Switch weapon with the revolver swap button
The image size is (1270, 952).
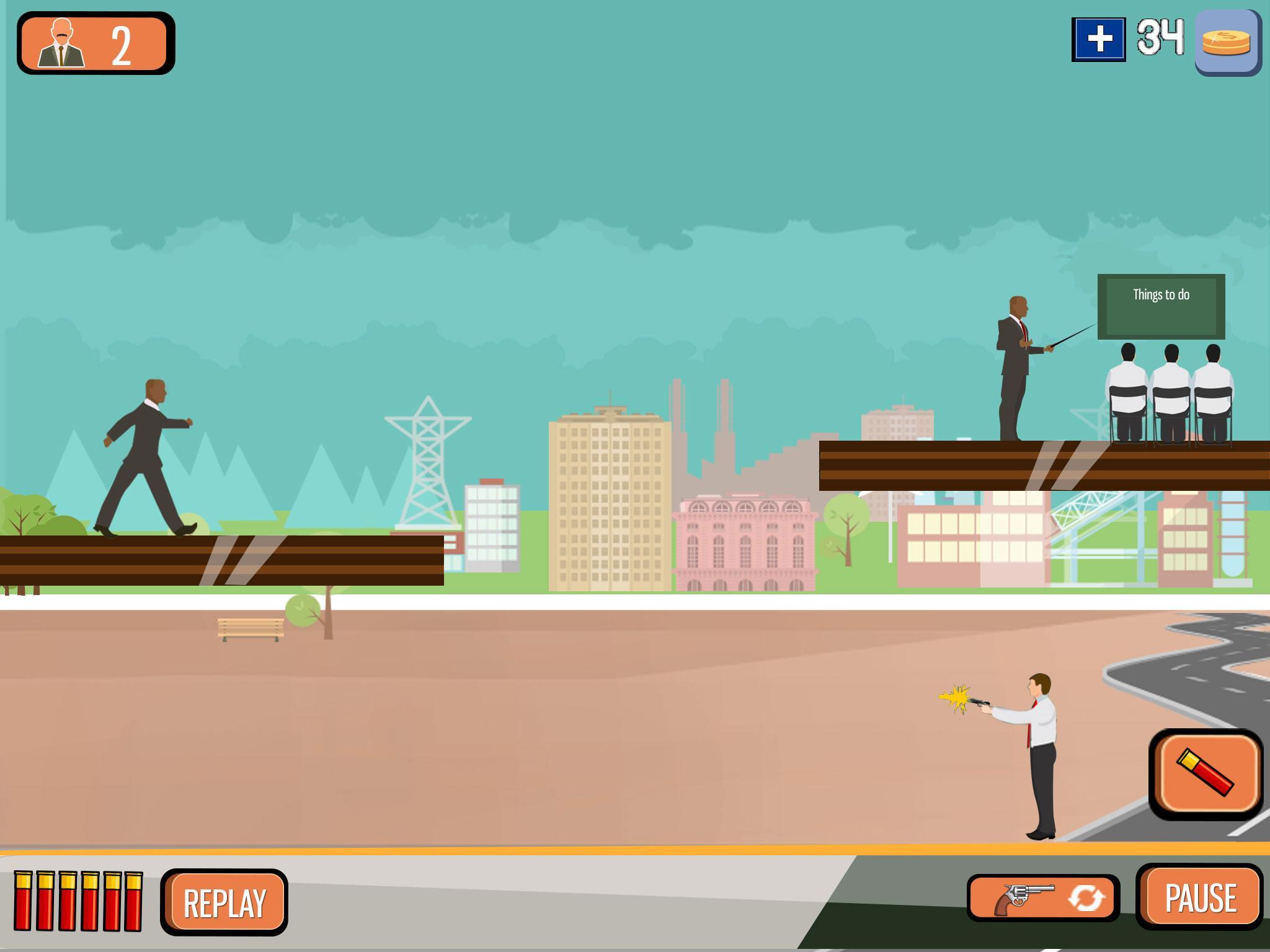pyautogui.click(x=1043, y=898)
